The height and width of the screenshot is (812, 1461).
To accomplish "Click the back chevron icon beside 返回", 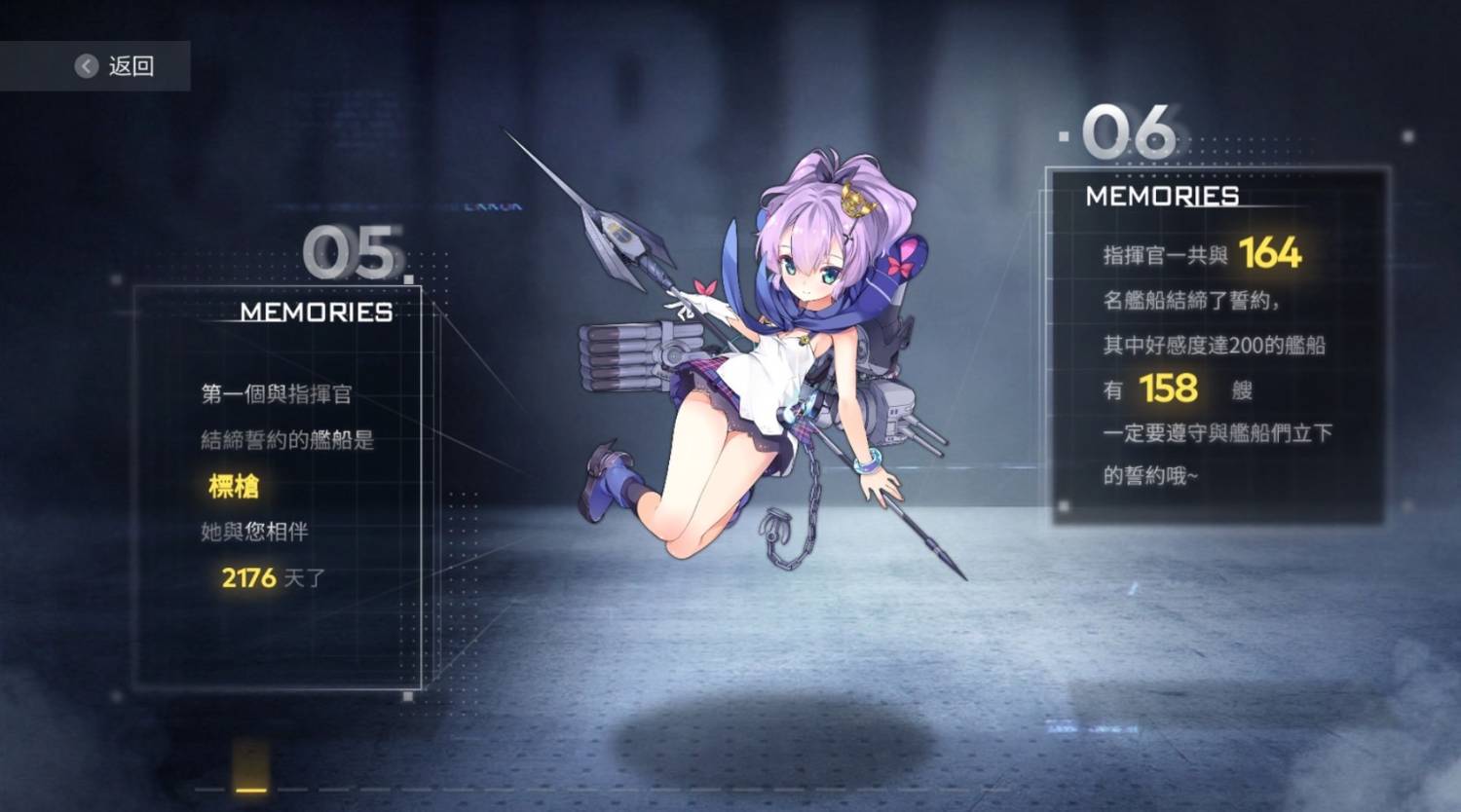I will 86,65.
